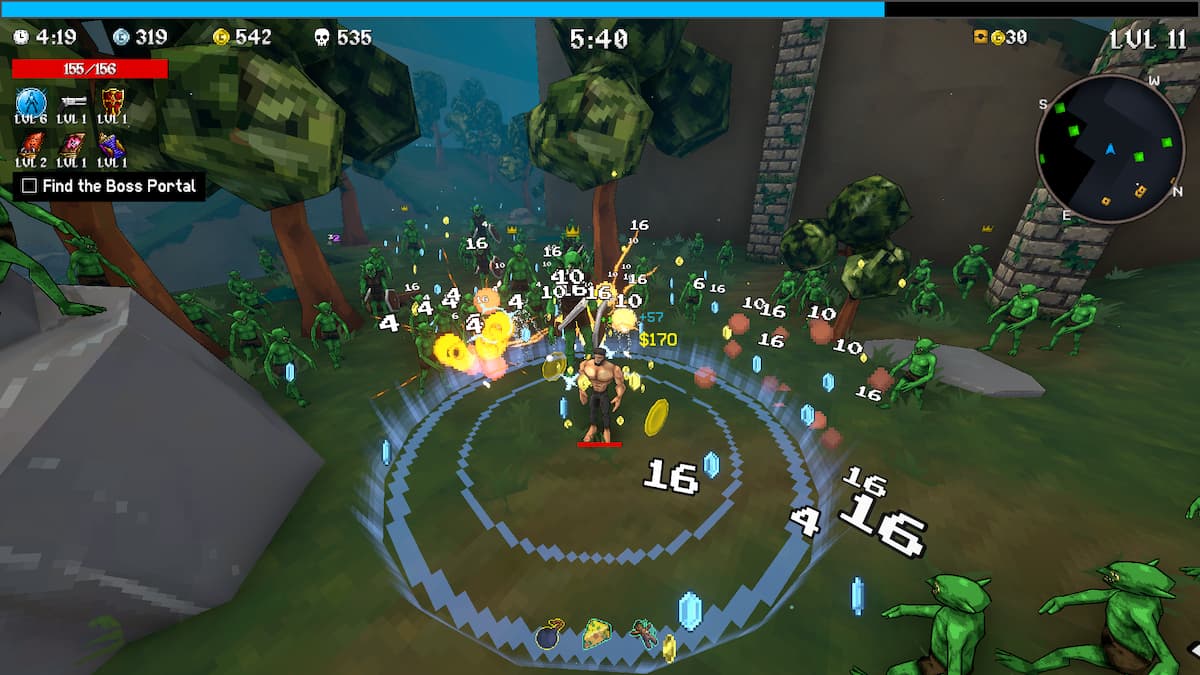This screenshot has height=675, width=1200.
Task: Click the gingerbread figure item icon
Action: (x=643, y=632)
